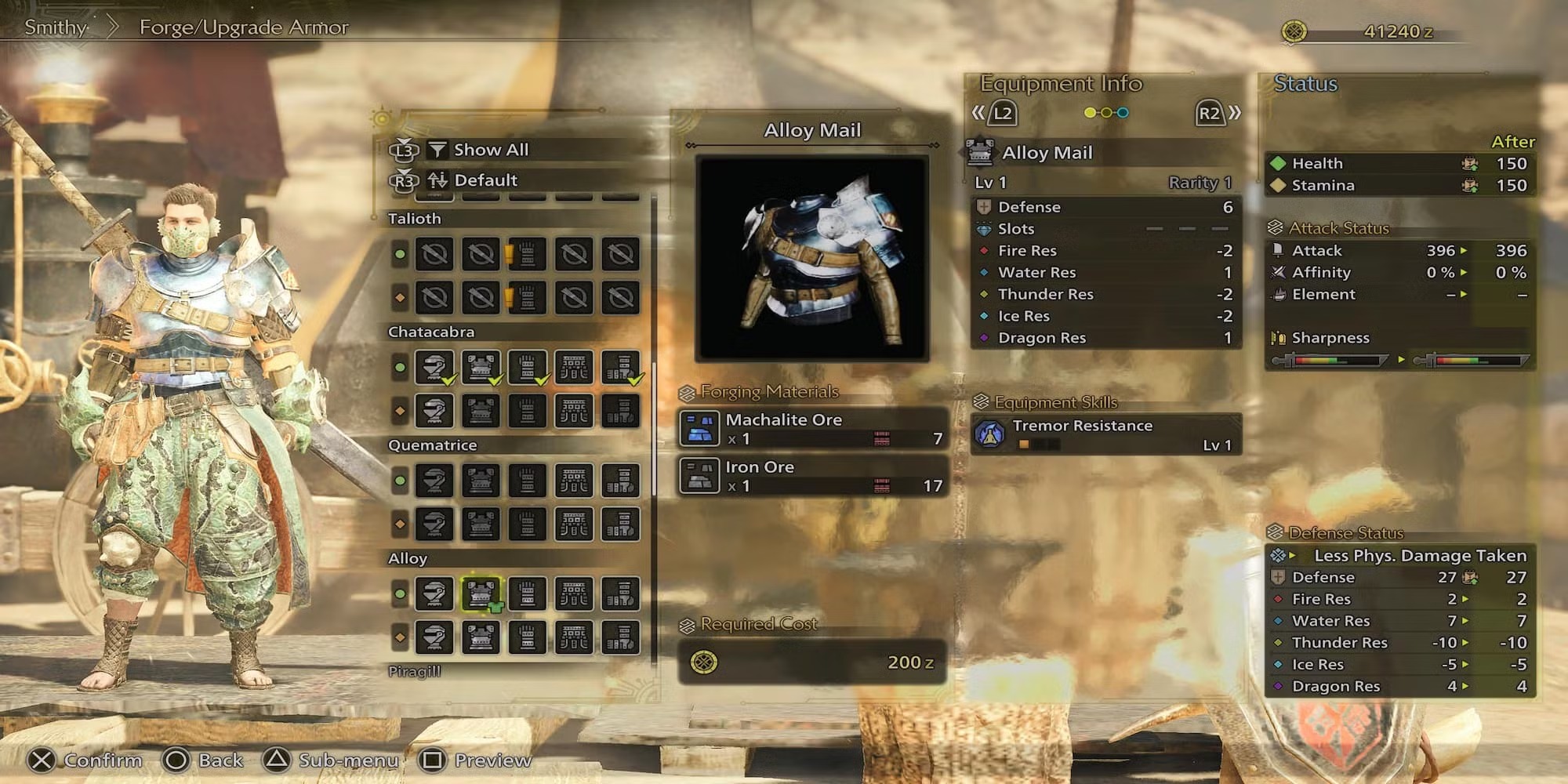Viewport: 1568px width, 784px height.
Task: Pick Quematrice greaves in the orange-diamond row
Action: (621, 524)
